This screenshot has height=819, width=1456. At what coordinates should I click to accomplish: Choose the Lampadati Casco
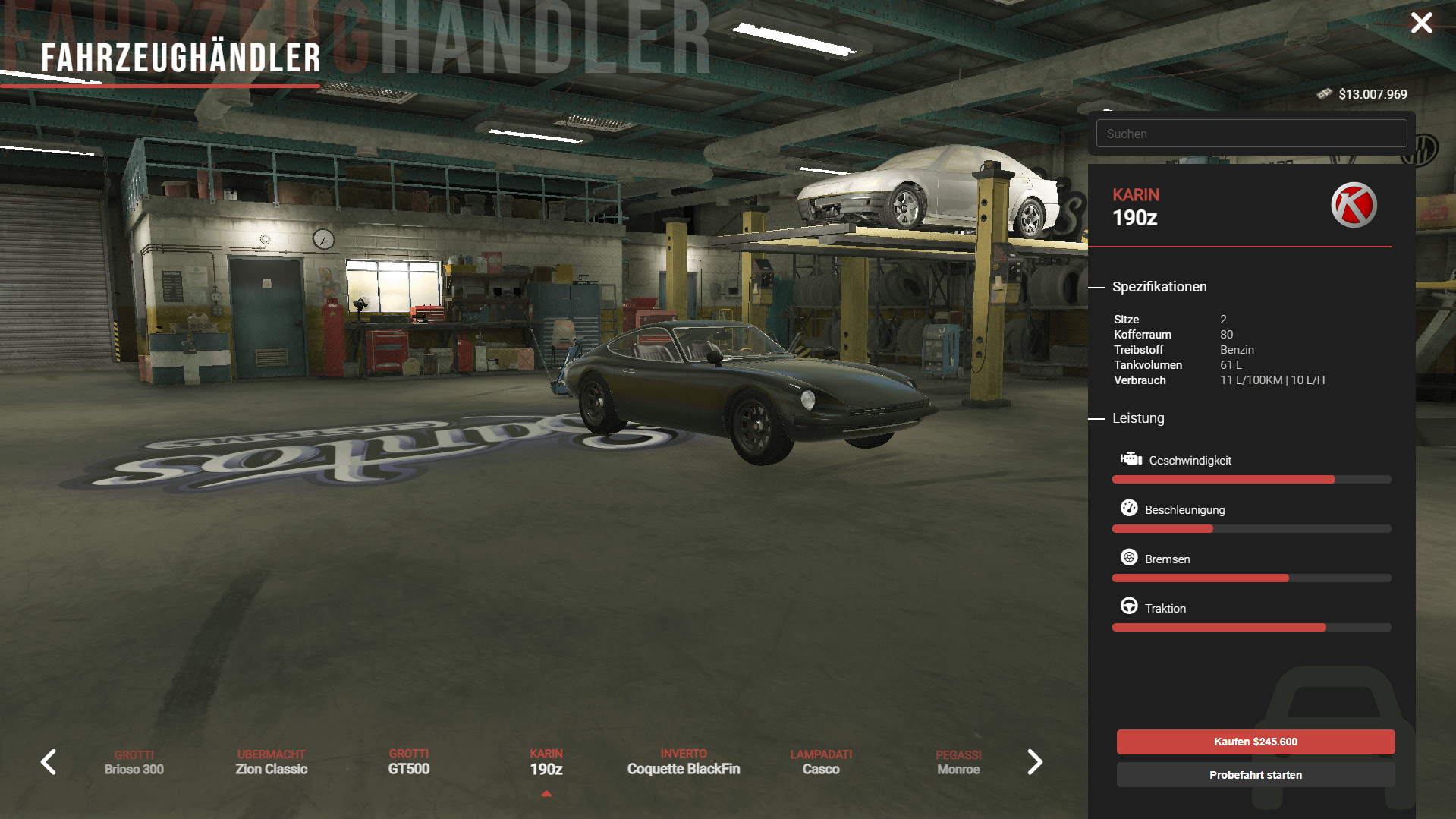821,762
